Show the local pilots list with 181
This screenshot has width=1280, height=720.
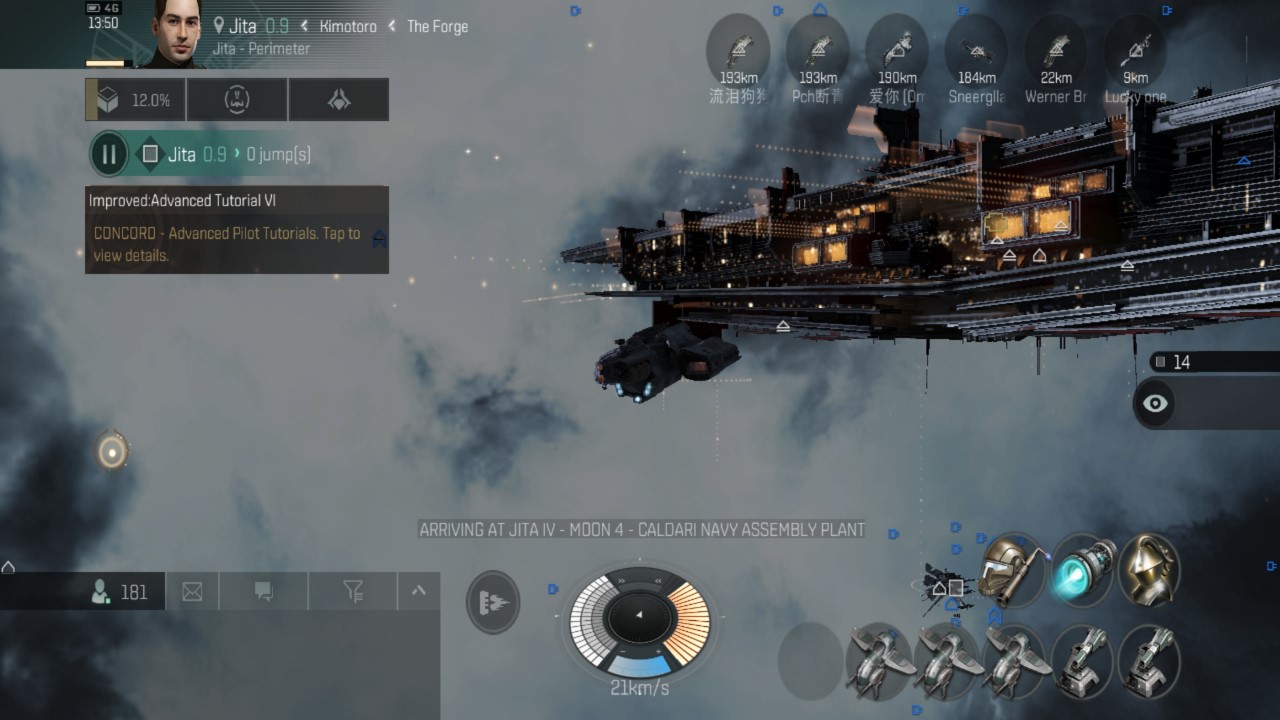point(120,592)
